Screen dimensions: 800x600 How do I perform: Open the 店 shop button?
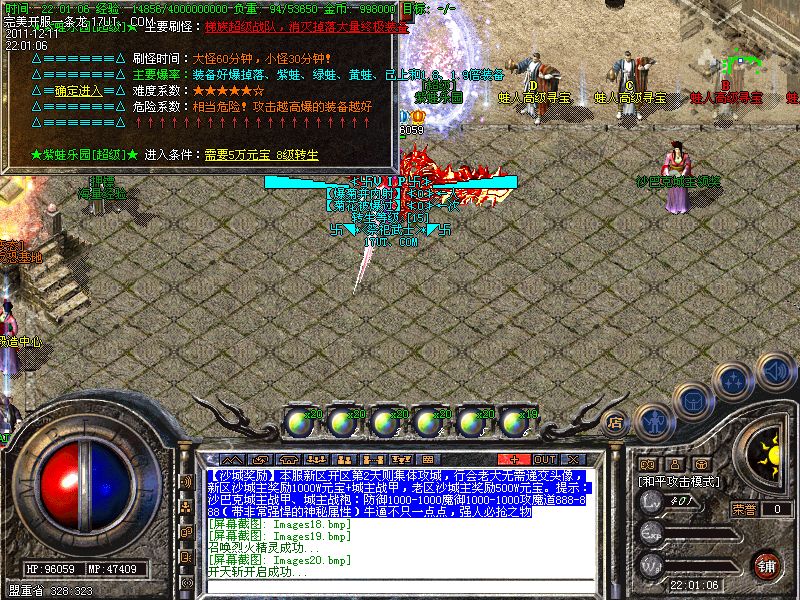(614, 421)
